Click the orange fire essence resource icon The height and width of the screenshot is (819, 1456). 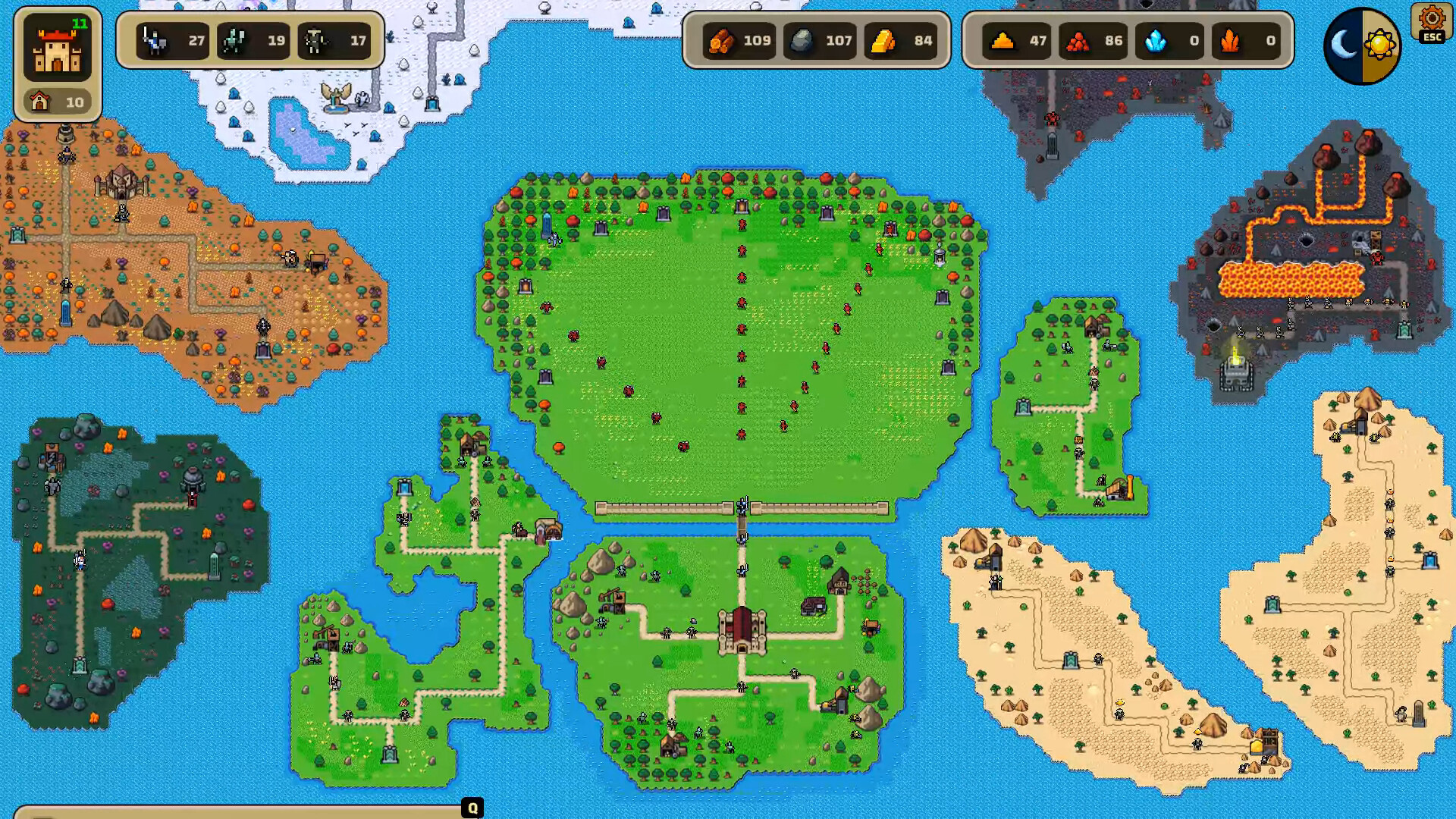[1228, 42]
